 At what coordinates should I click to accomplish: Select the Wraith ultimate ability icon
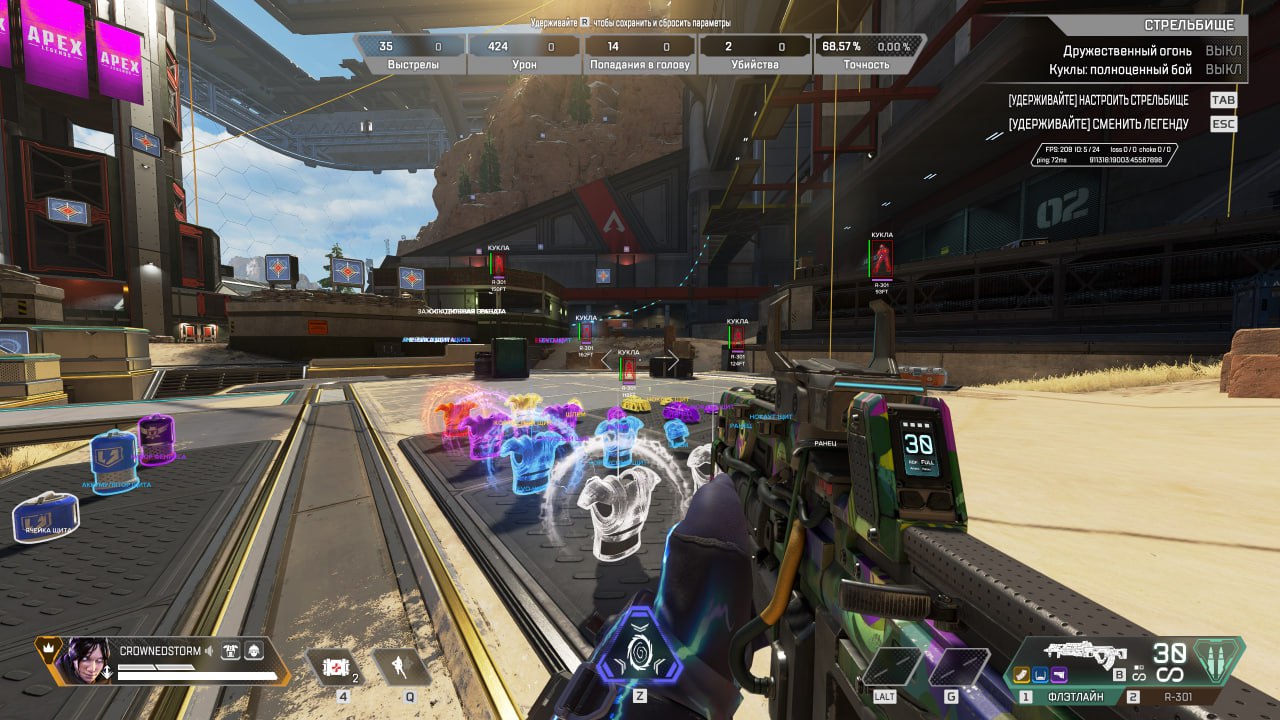(640, 652)
